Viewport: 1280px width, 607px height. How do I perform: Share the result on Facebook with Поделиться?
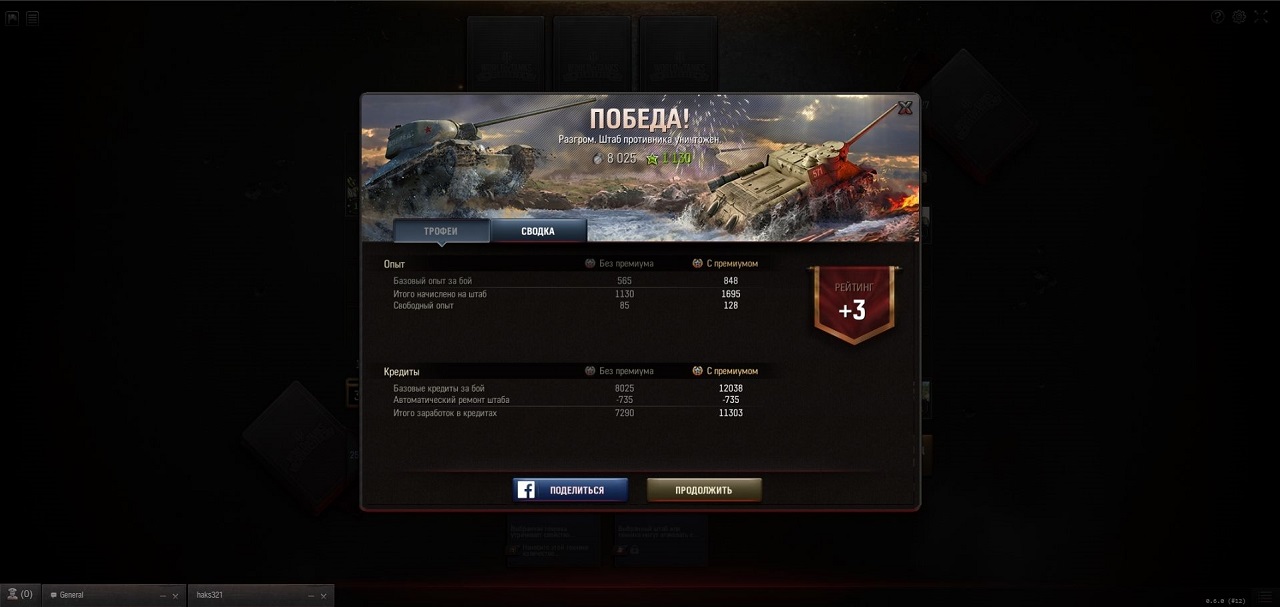(x=570, y=490)
